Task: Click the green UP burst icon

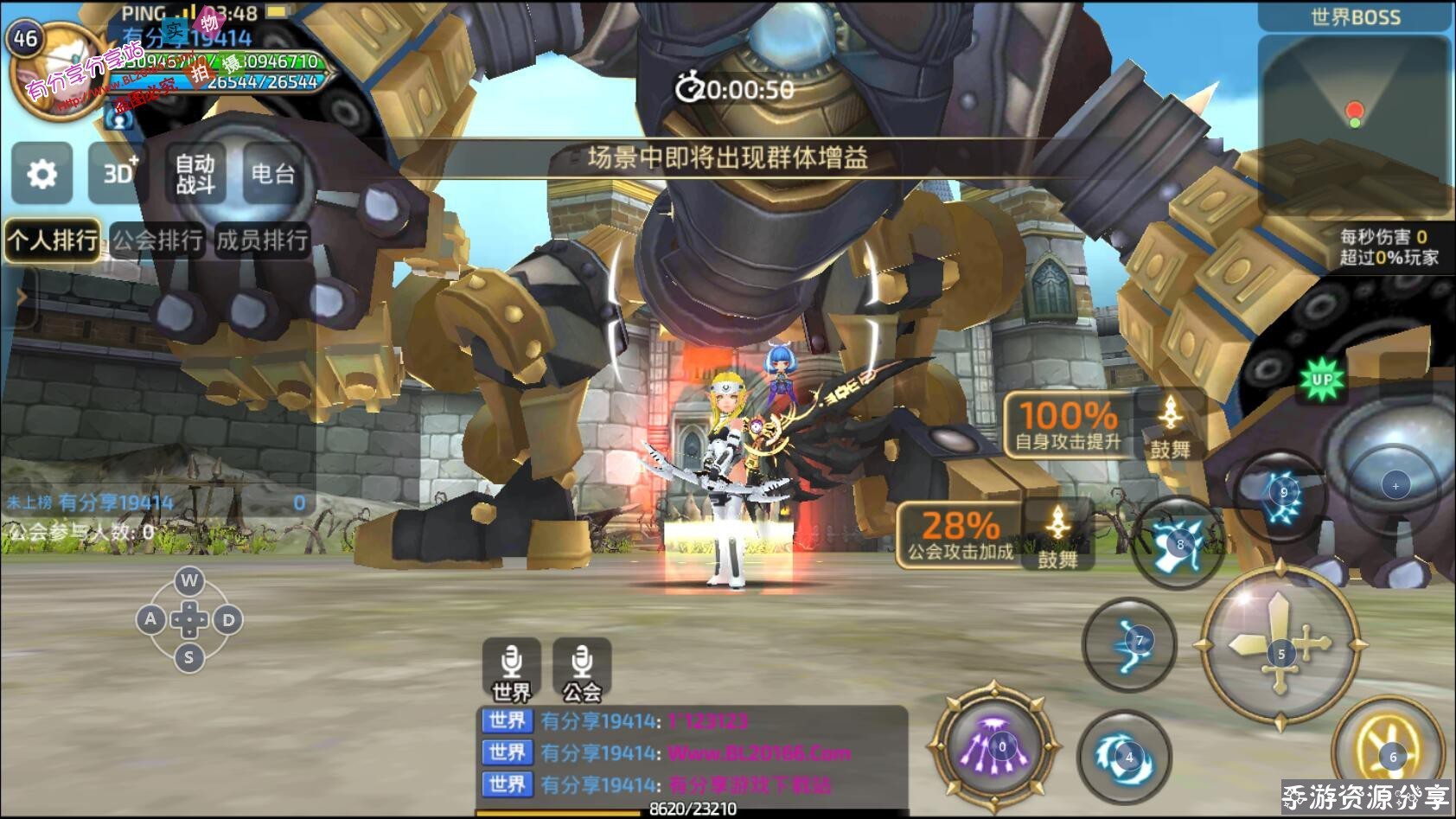Action: click(1322, 380)
